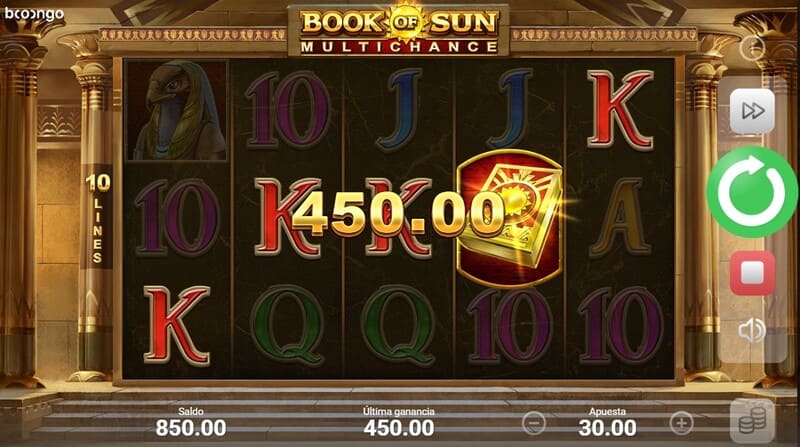800x447 pixels.
Task: Open the coin stack bet menu
Action: [752, 421]
